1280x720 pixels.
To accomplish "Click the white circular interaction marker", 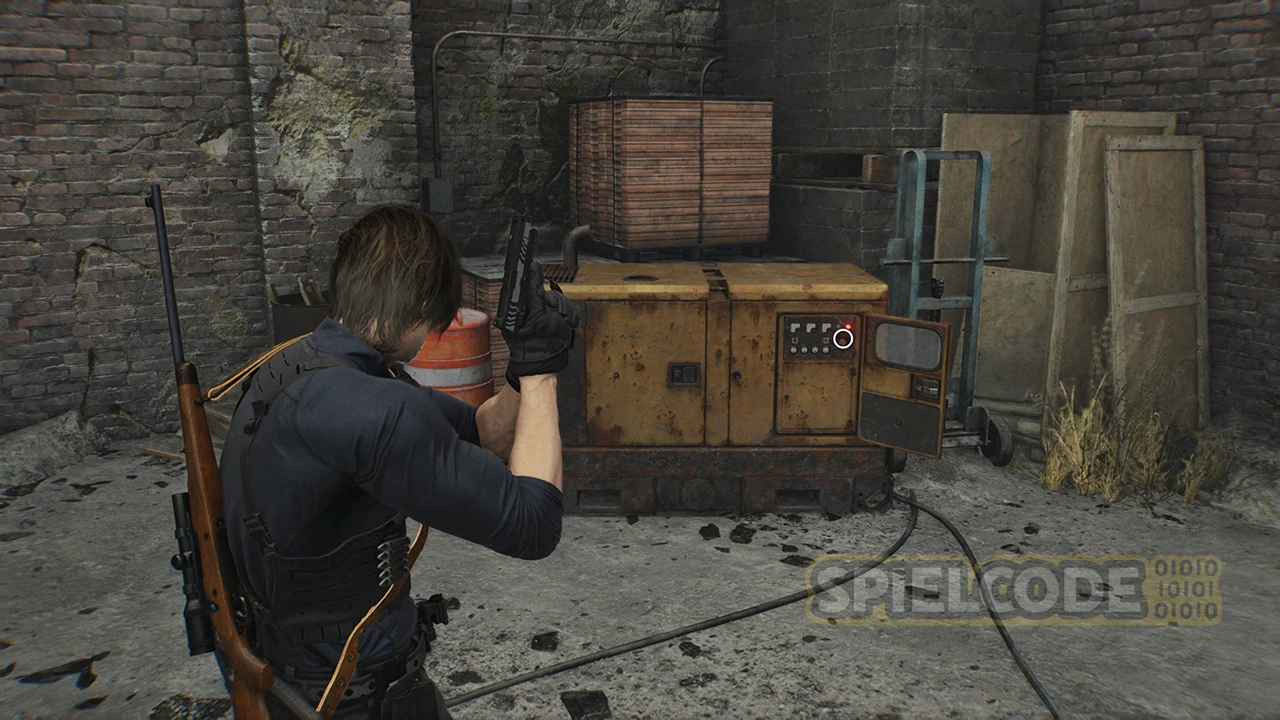I will tap(843, 338).
